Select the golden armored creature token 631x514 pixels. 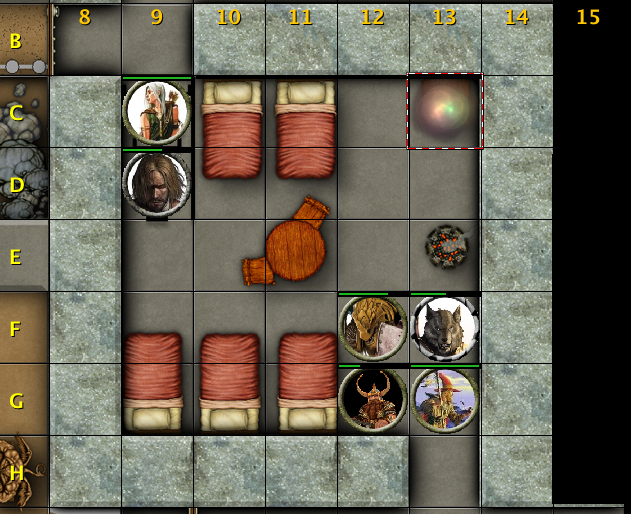coord(373,327)
